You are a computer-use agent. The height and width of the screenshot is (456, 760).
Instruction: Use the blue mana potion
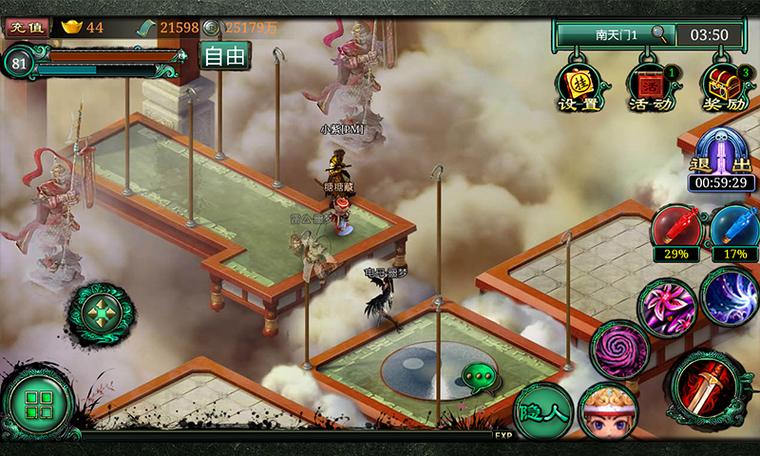pyautogui.click(x=735, y=229)
